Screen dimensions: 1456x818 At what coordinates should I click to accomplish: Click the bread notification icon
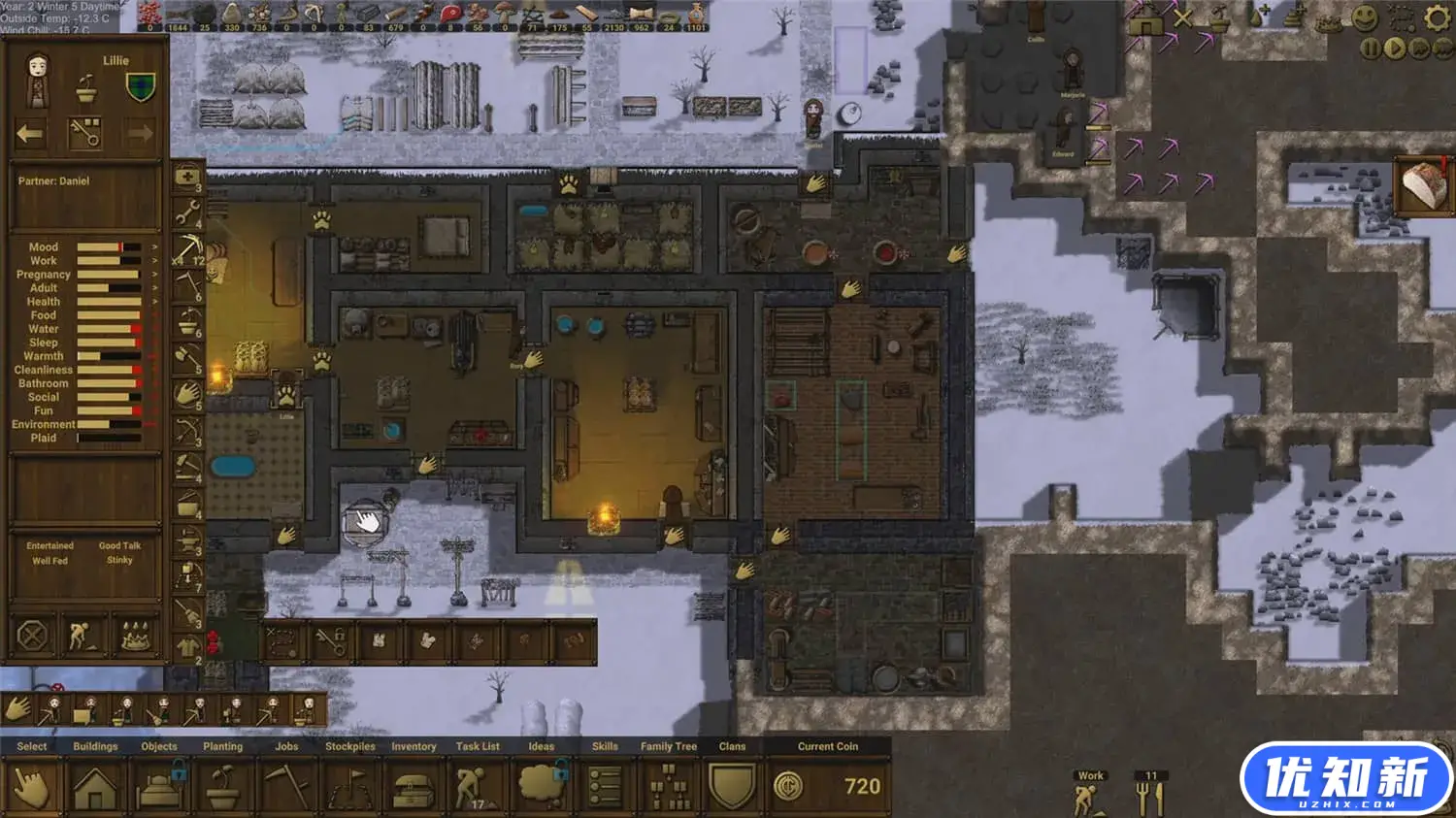tap(1424, 186)
